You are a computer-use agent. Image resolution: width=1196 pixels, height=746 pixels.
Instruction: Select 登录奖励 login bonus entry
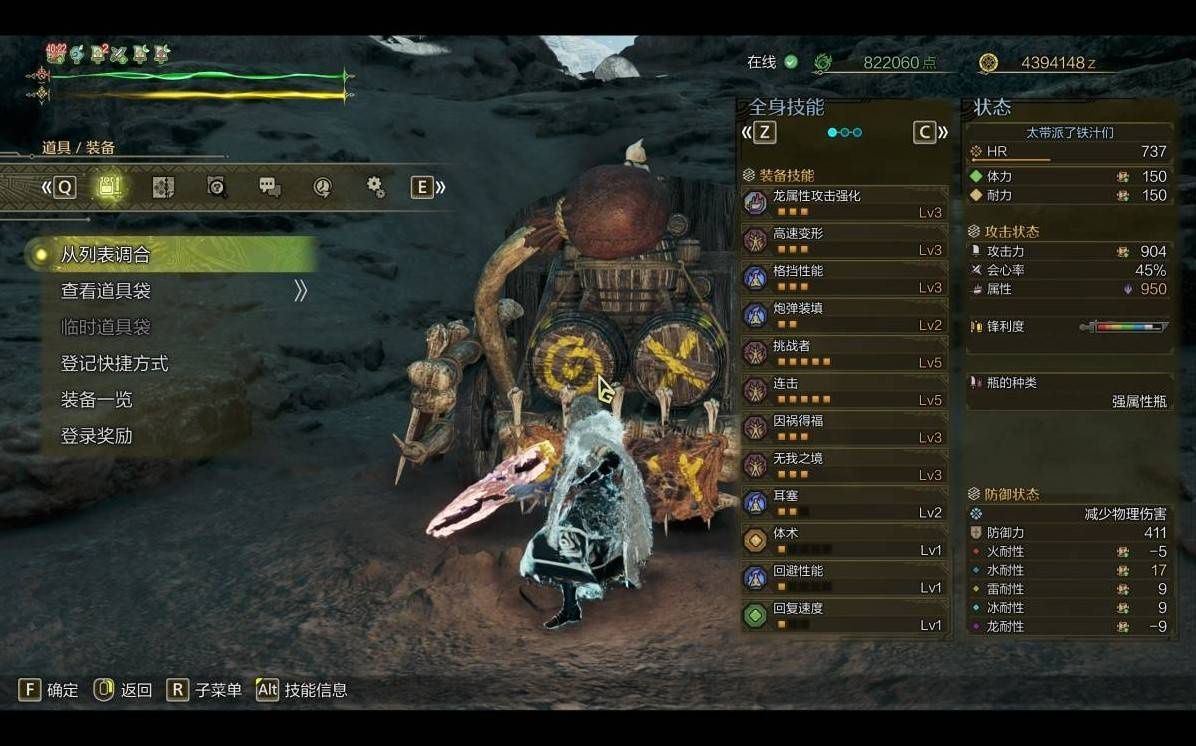[97, 436]
